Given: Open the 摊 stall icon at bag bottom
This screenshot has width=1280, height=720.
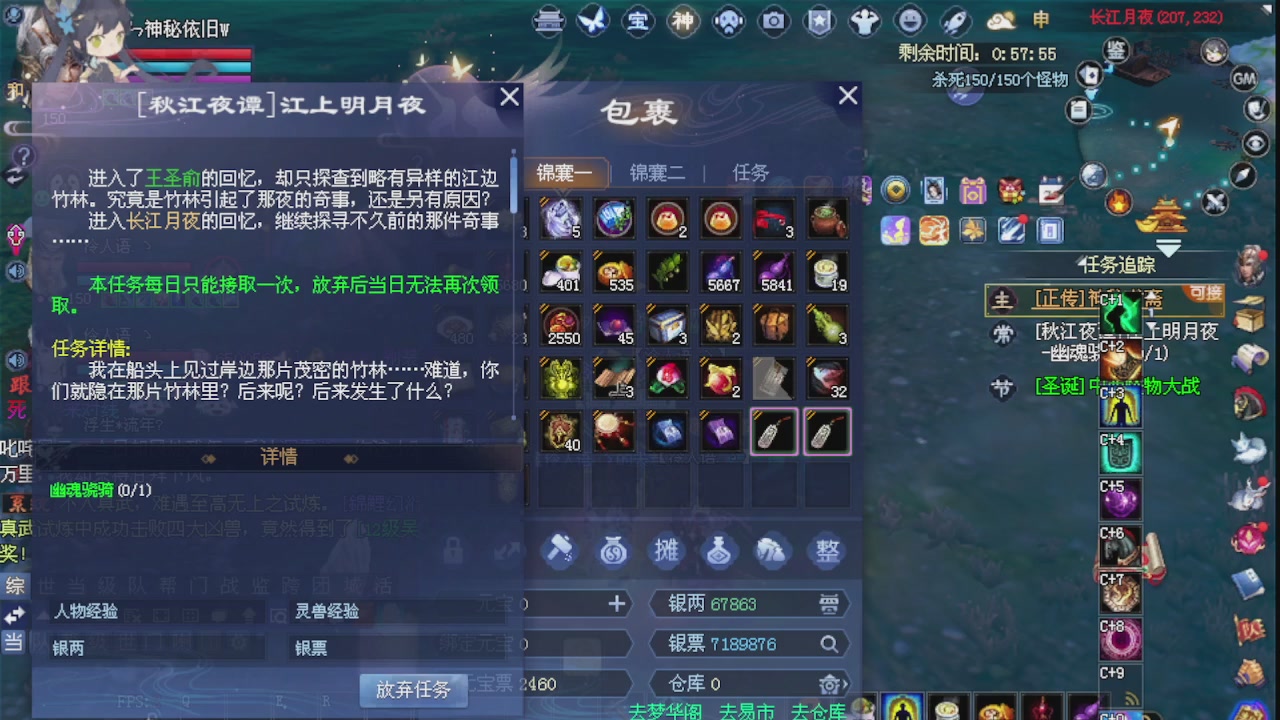Looking at the screenshot, I should 666,551.
